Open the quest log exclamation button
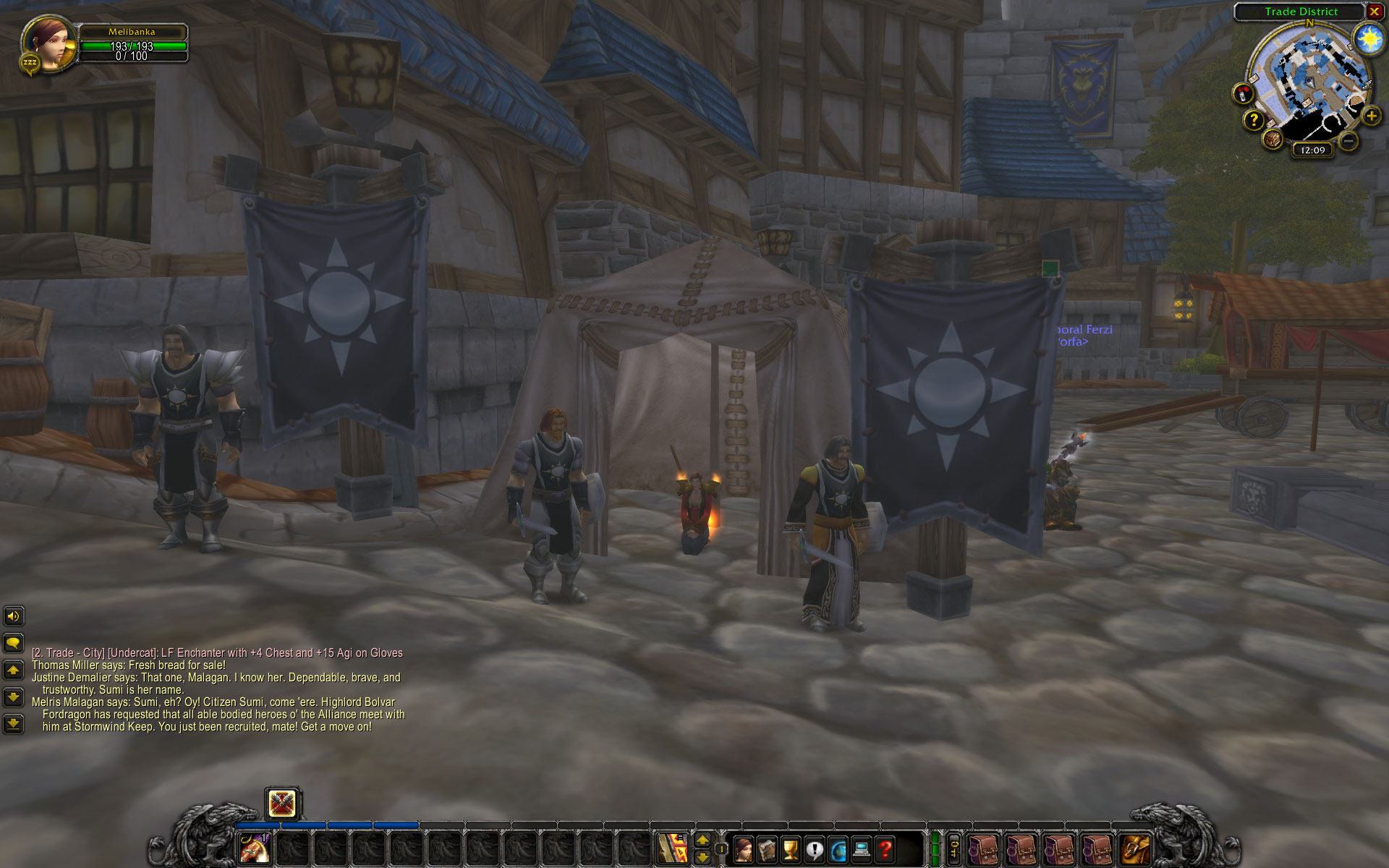The width and height of the screenshot is (1389, 868). (815, 849)
